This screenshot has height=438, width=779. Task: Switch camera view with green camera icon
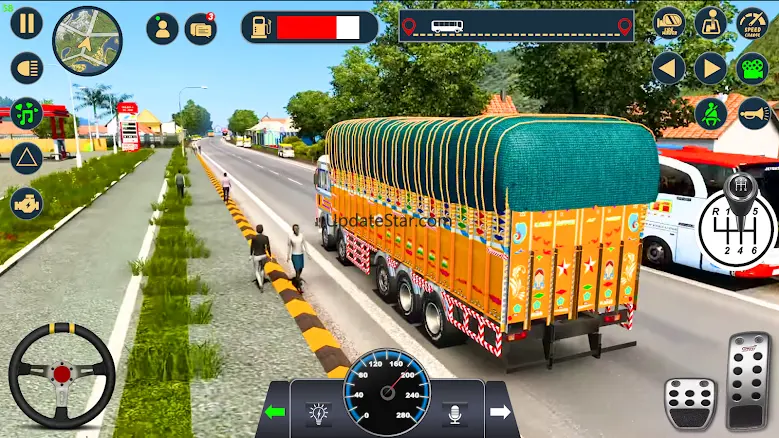752,68
